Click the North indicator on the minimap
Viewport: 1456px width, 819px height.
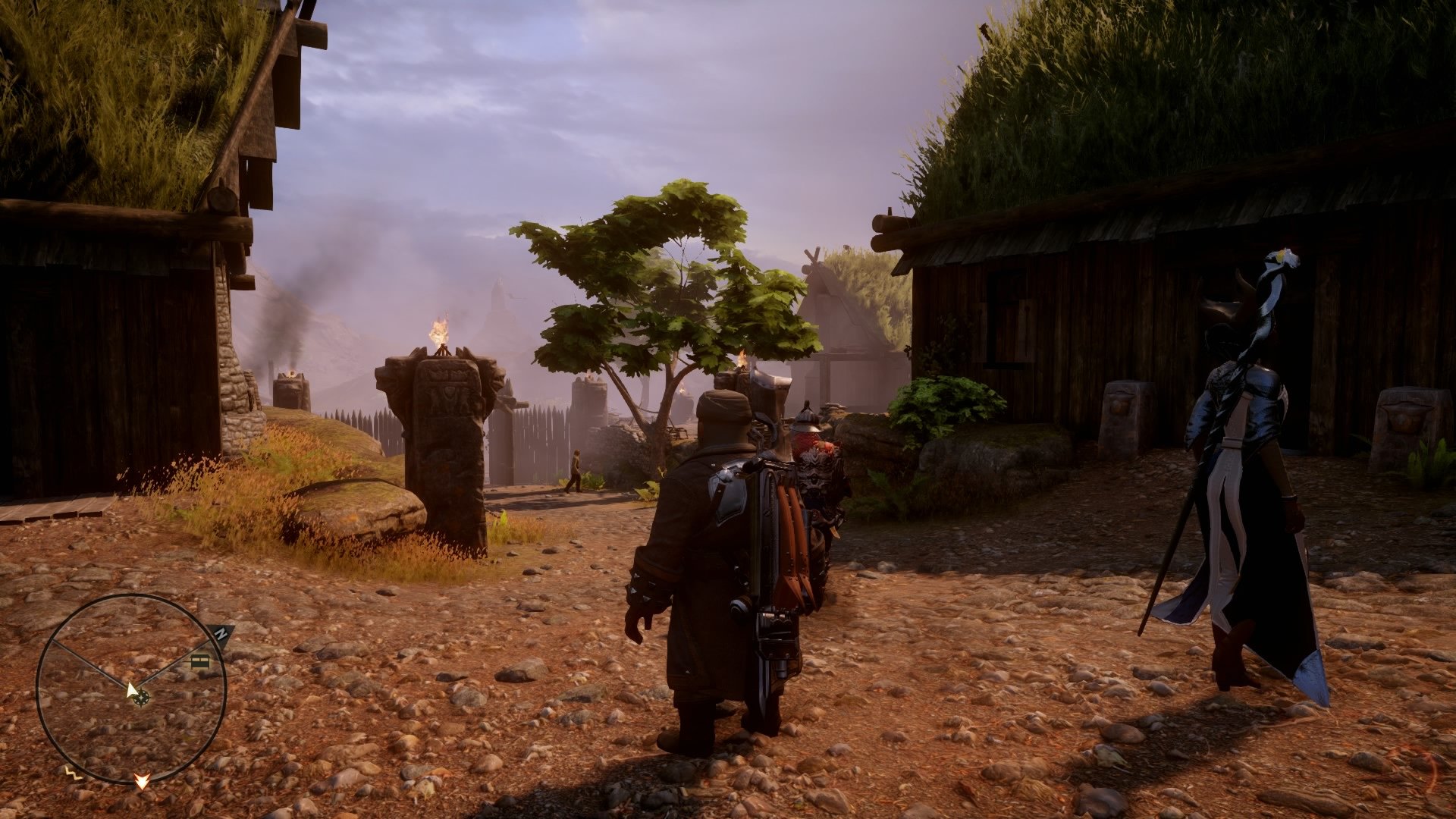[x=220, y=634]
